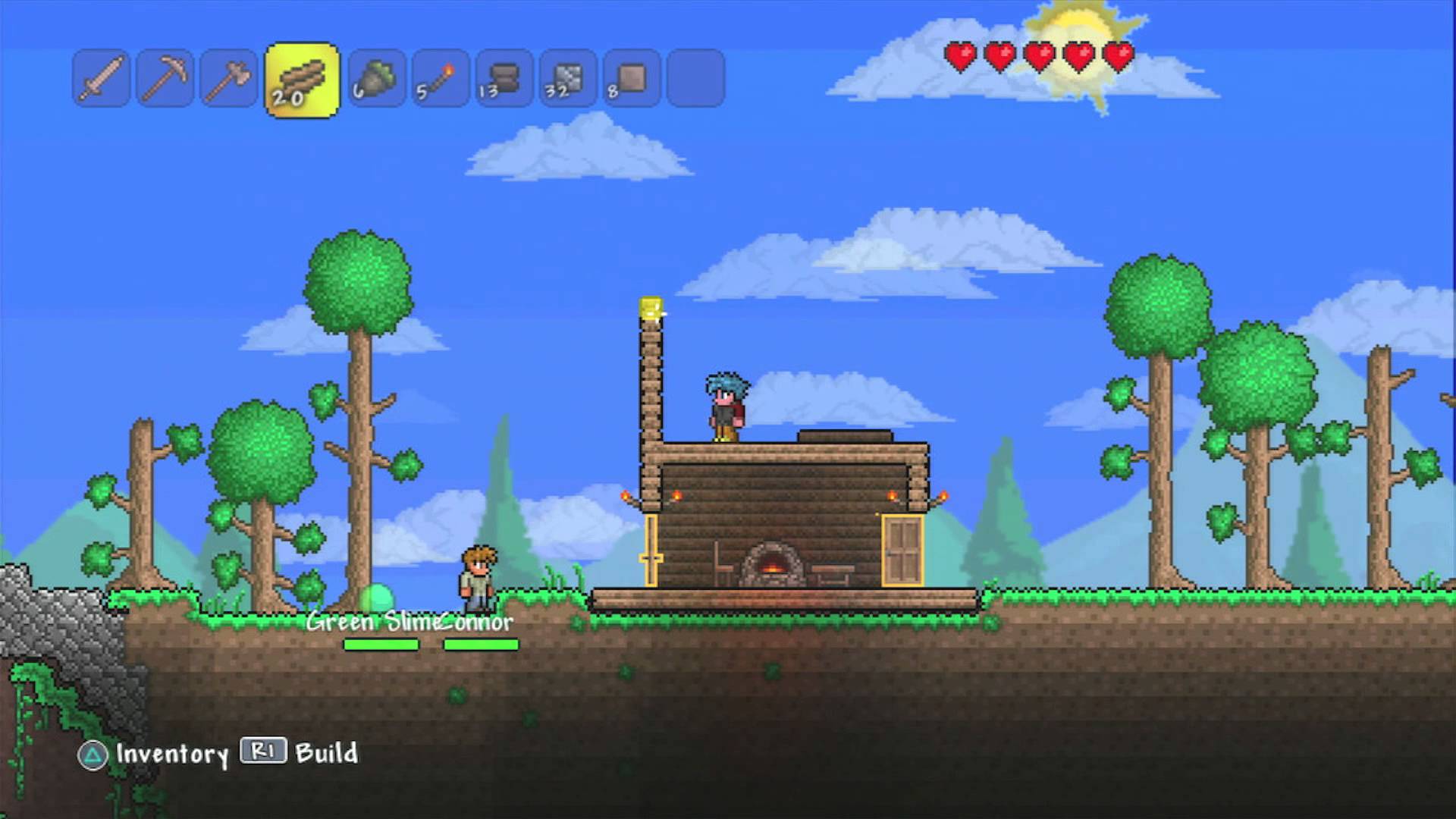Select the acorn stack of 6
The image size is (1456, 819).
click(x=377, y=78)
